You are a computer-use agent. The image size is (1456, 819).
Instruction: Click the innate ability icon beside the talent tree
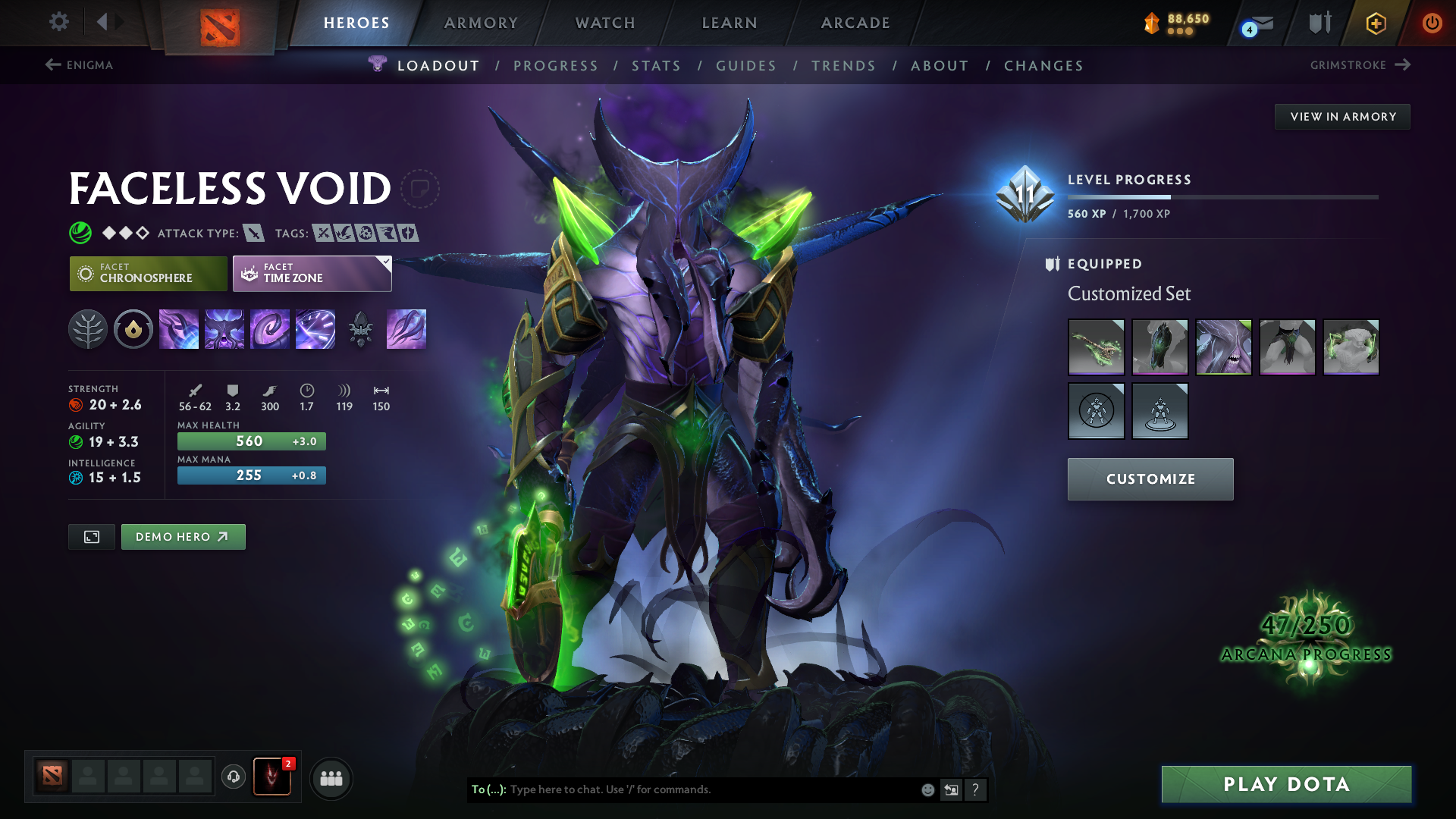coord(133,329)
